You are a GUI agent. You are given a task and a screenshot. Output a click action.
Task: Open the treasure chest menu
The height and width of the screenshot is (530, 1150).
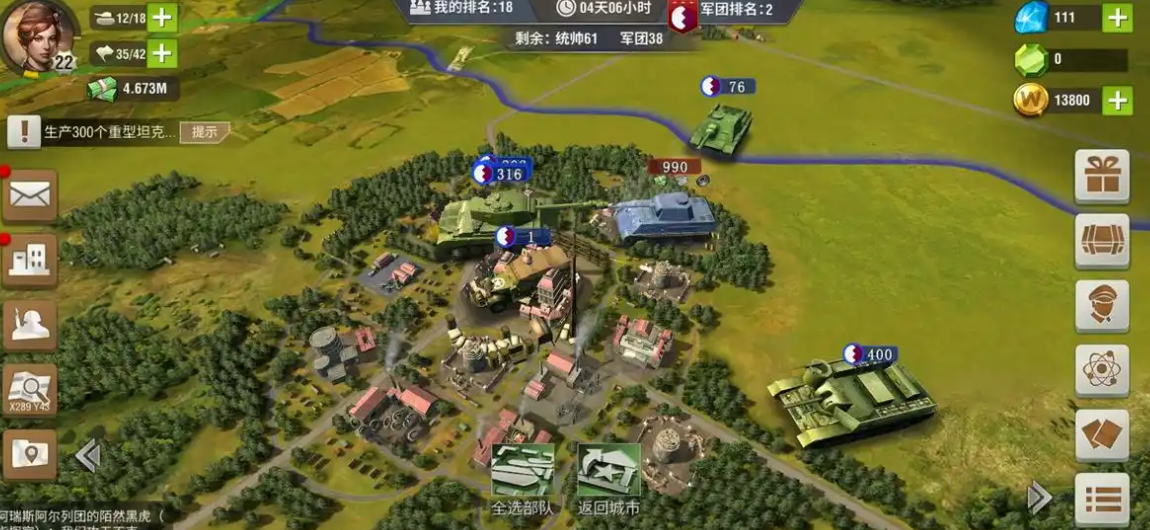(x=1102, y=241)
